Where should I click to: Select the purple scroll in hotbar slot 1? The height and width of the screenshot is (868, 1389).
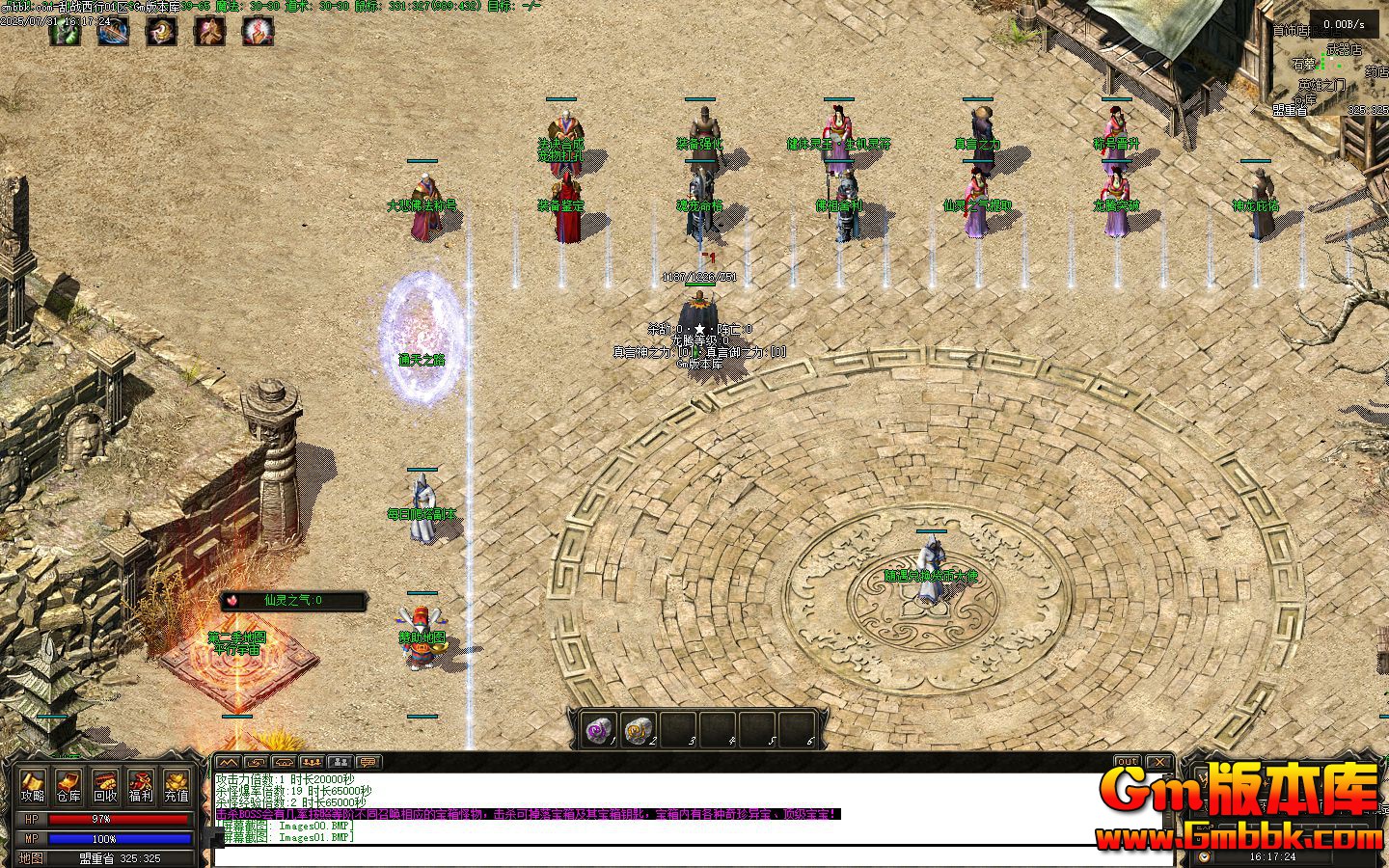click(x=600, y=731)
